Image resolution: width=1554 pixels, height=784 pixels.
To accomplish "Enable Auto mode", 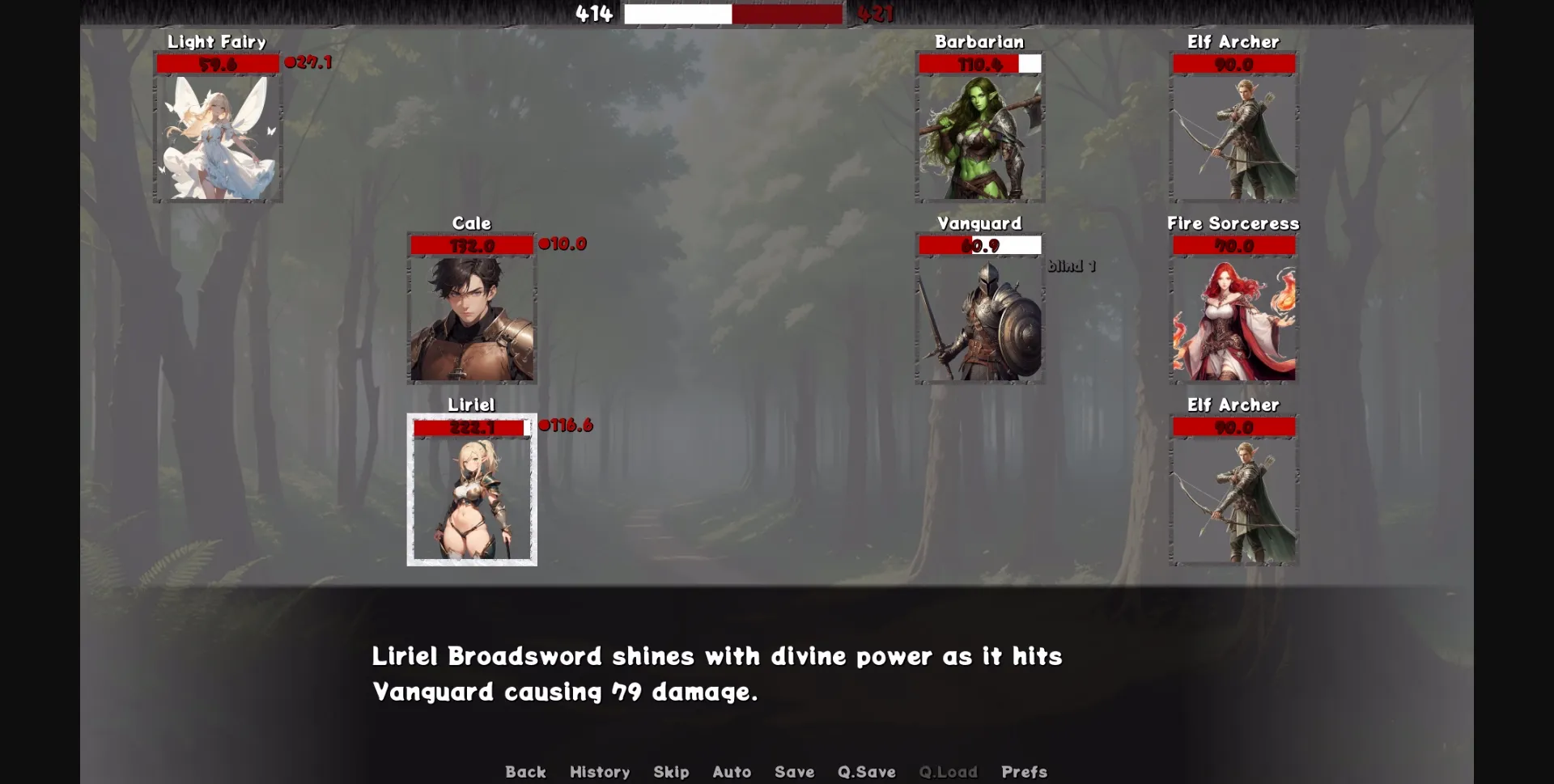I will click(x=731, y=772).
